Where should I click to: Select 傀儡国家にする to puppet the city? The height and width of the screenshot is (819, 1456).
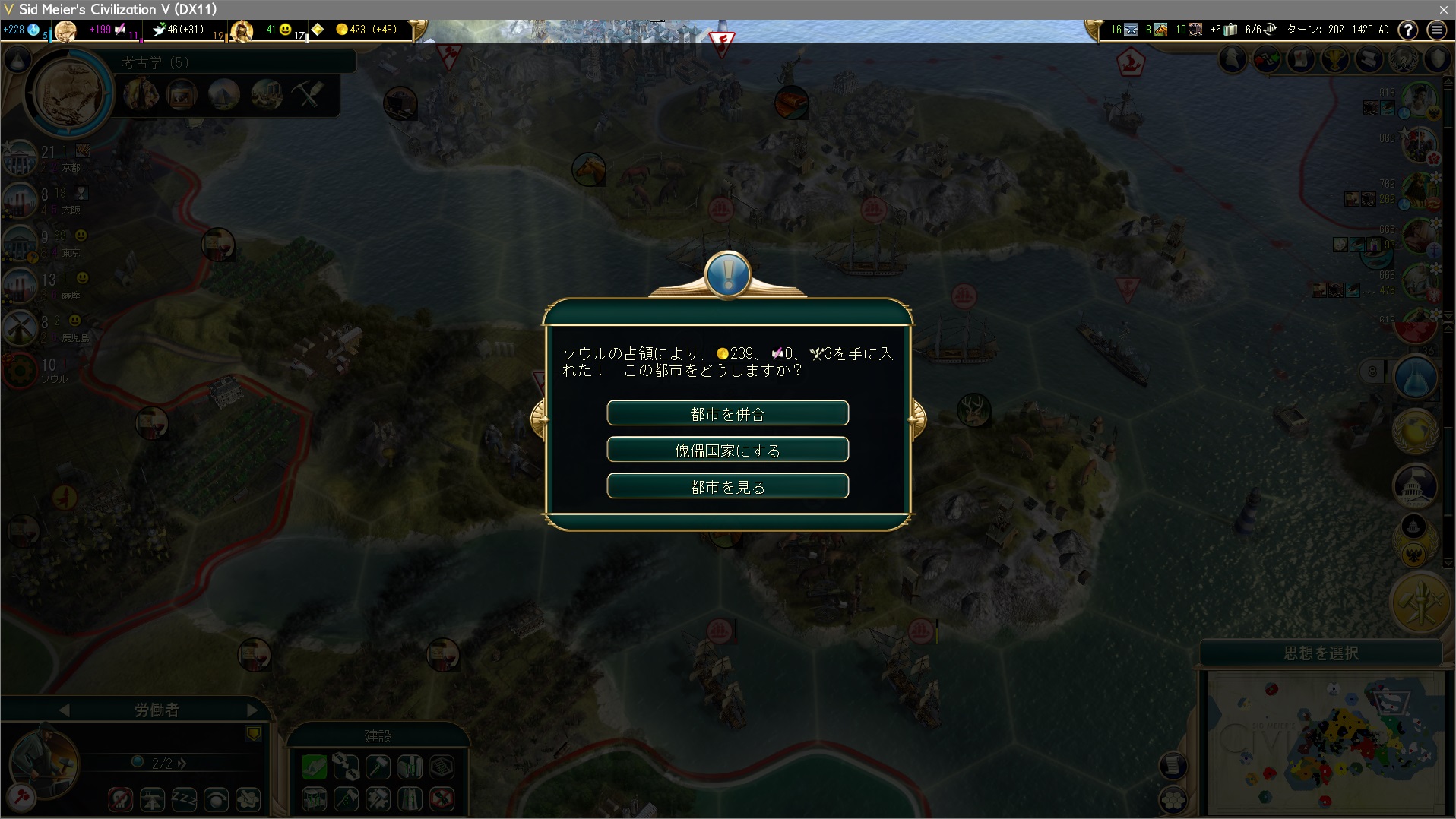[727, 450]
